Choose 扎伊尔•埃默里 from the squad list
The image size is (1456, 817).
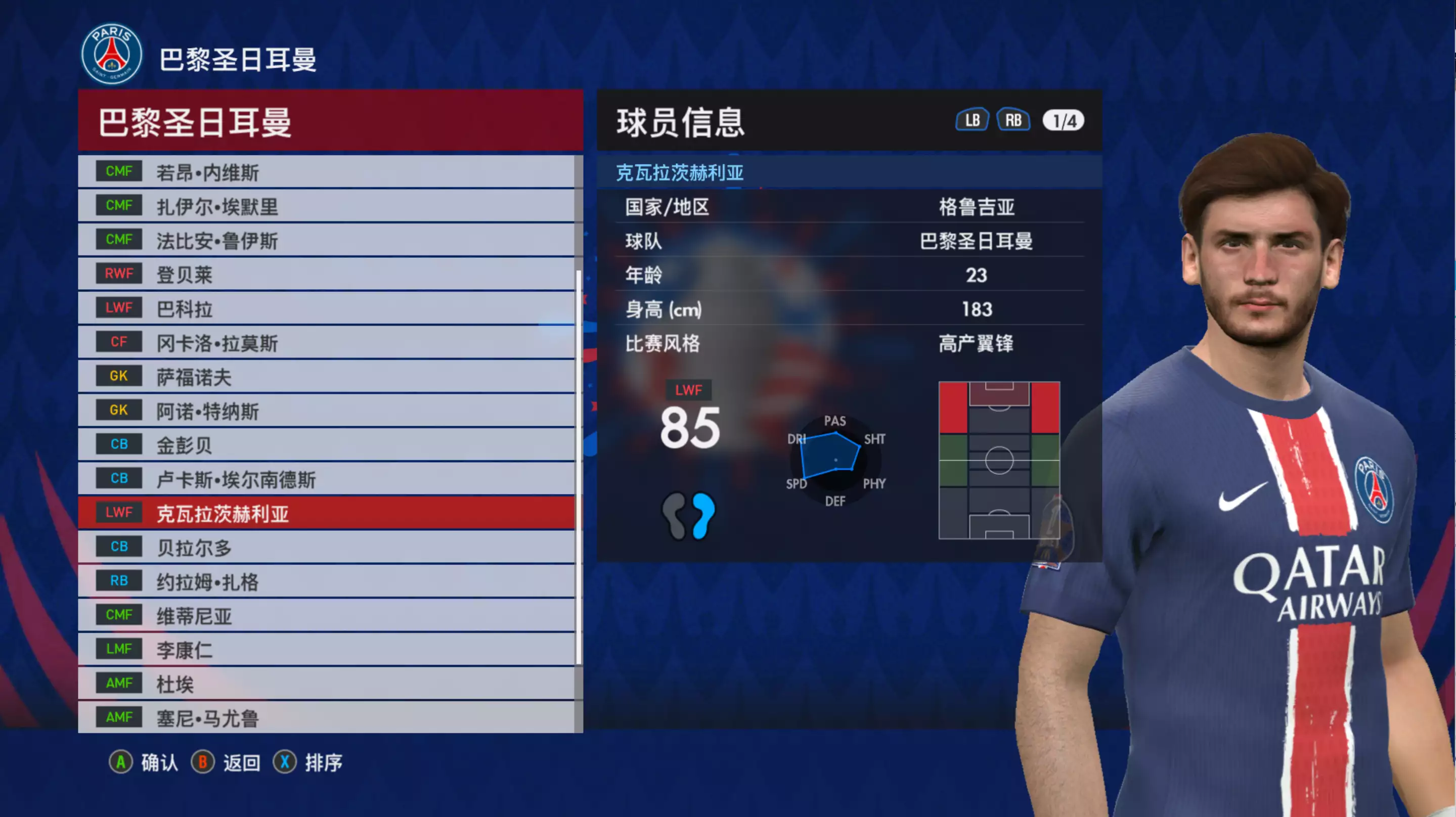pyautogui.click(x=326, y=206)
